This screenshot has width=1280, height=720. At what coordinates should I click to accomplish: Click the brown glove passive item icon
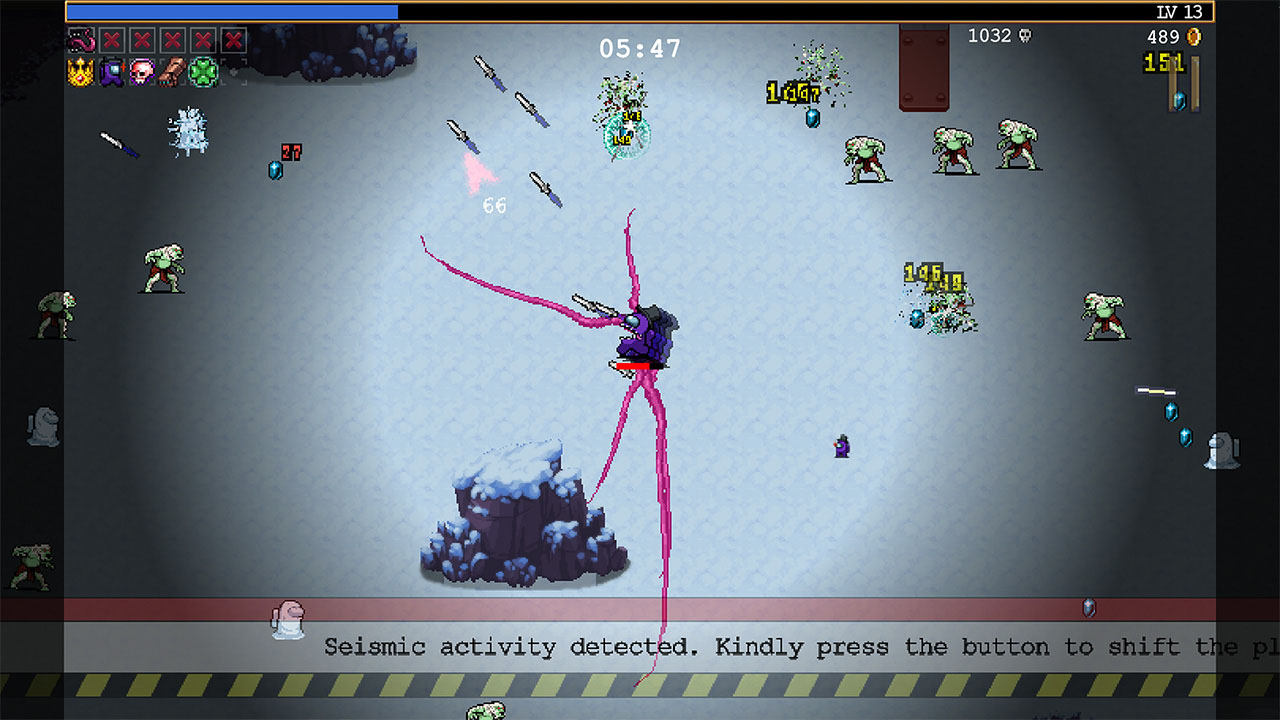[x=171, y=72]
